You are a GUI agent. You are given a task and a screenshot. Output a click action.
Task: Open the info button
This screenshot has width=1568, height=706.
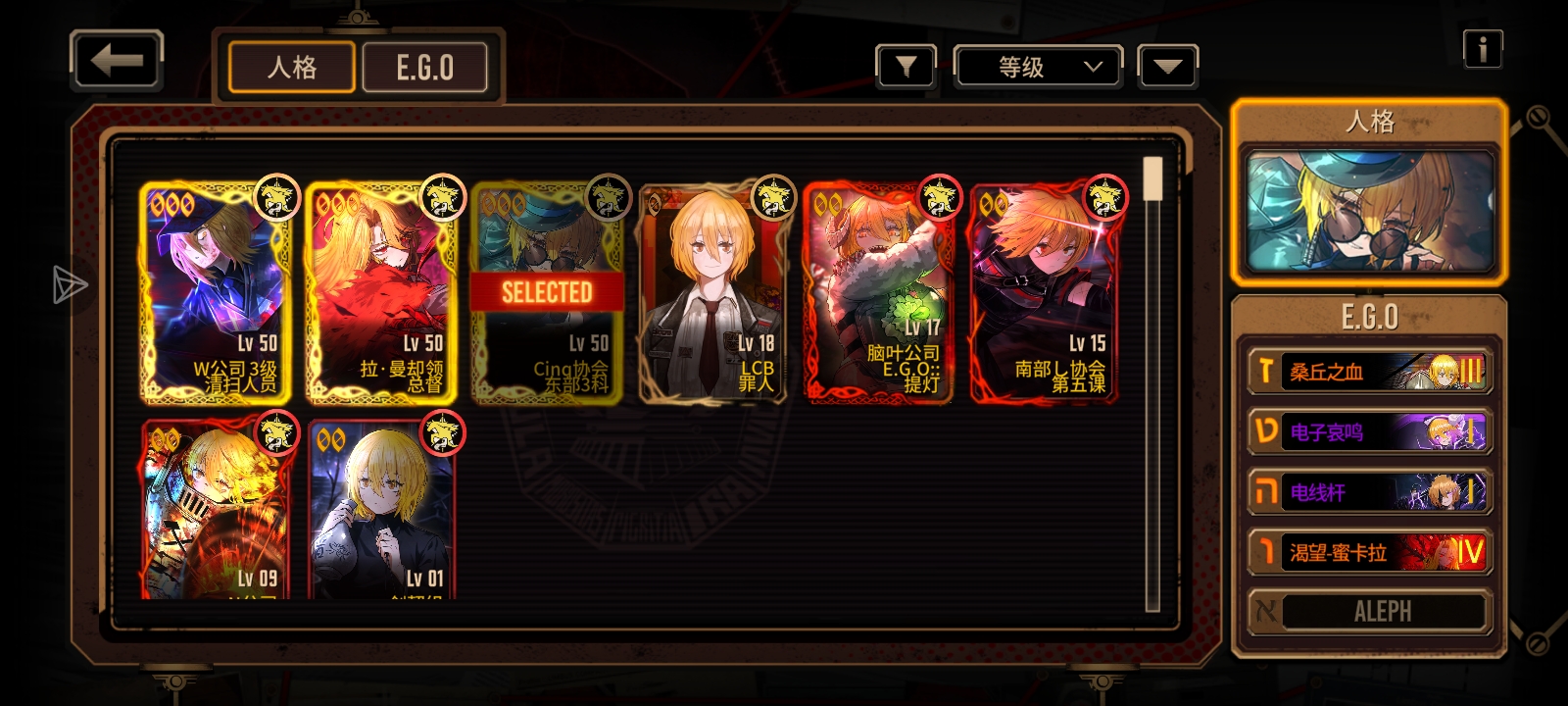[x=1482, y=48]
